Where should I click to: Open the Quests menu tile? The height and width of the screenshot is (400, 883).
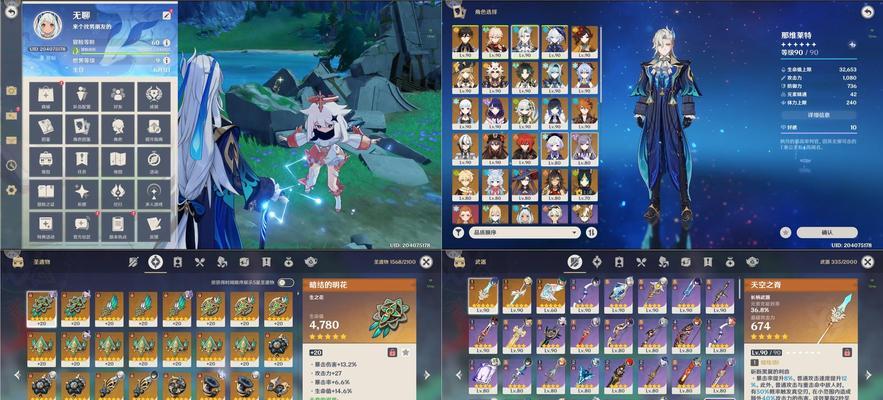coord(82,159)
